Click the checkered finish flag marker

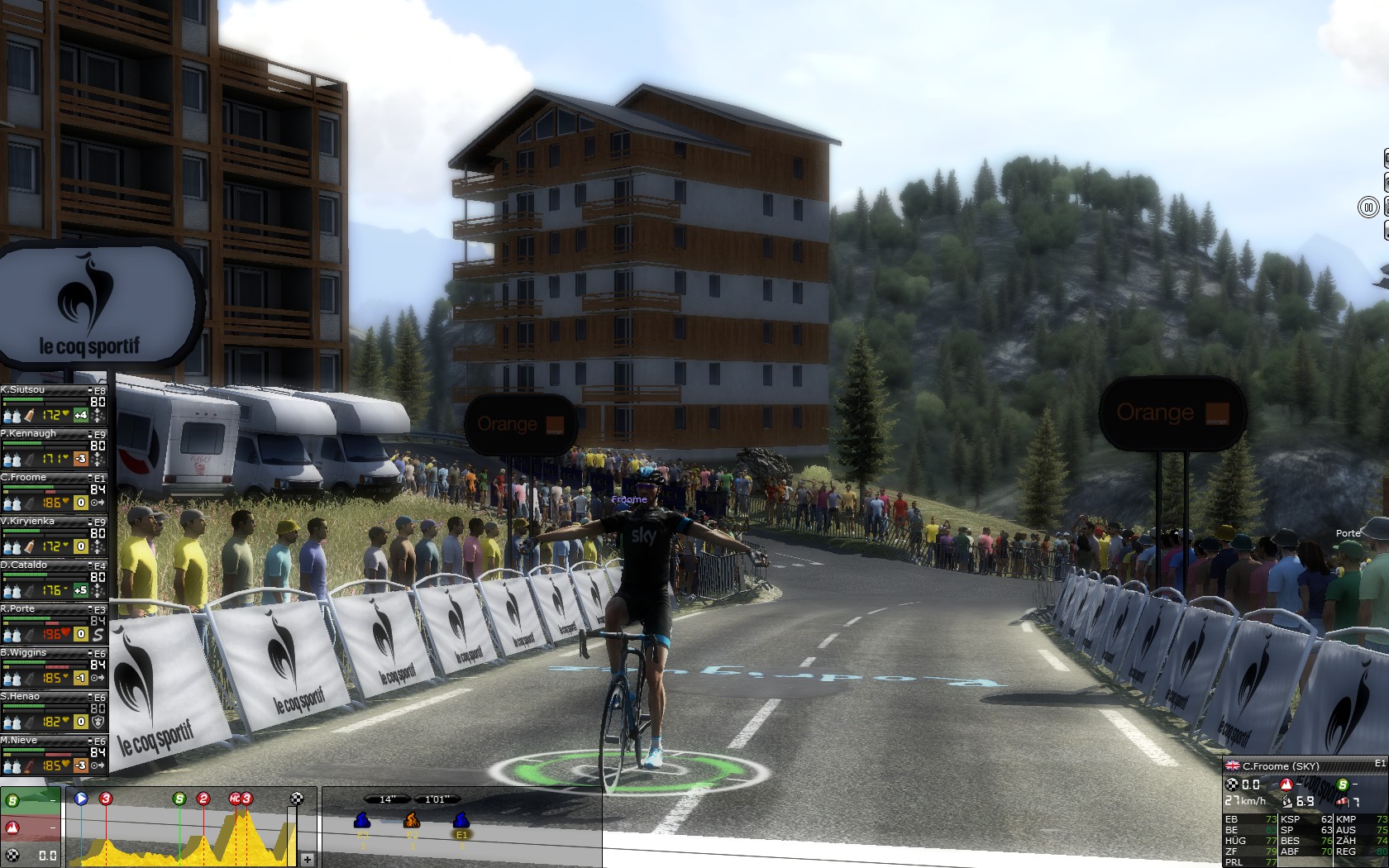(x=297, y=799)
